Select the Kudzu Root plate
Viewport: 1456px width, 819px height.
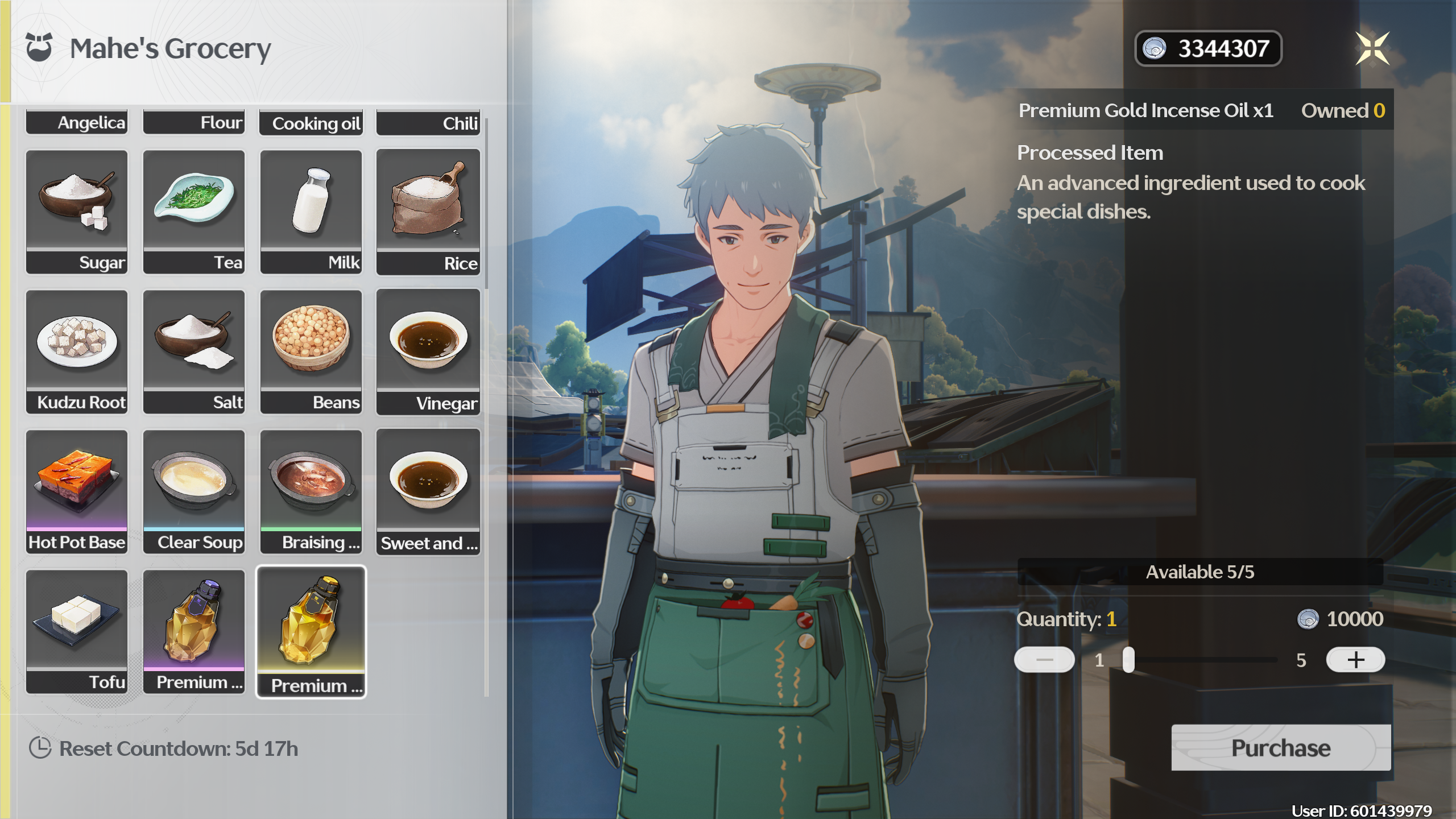point(77,351)
